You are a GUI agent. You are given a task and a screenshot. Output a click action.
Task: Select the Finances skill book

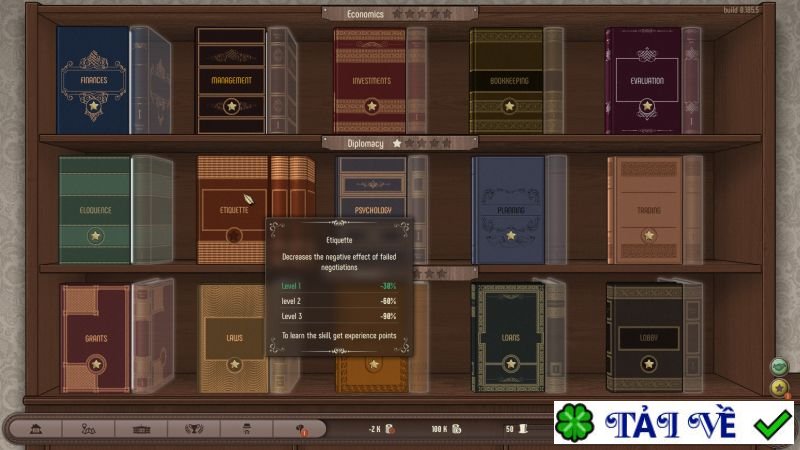click(x=93, y=80)
